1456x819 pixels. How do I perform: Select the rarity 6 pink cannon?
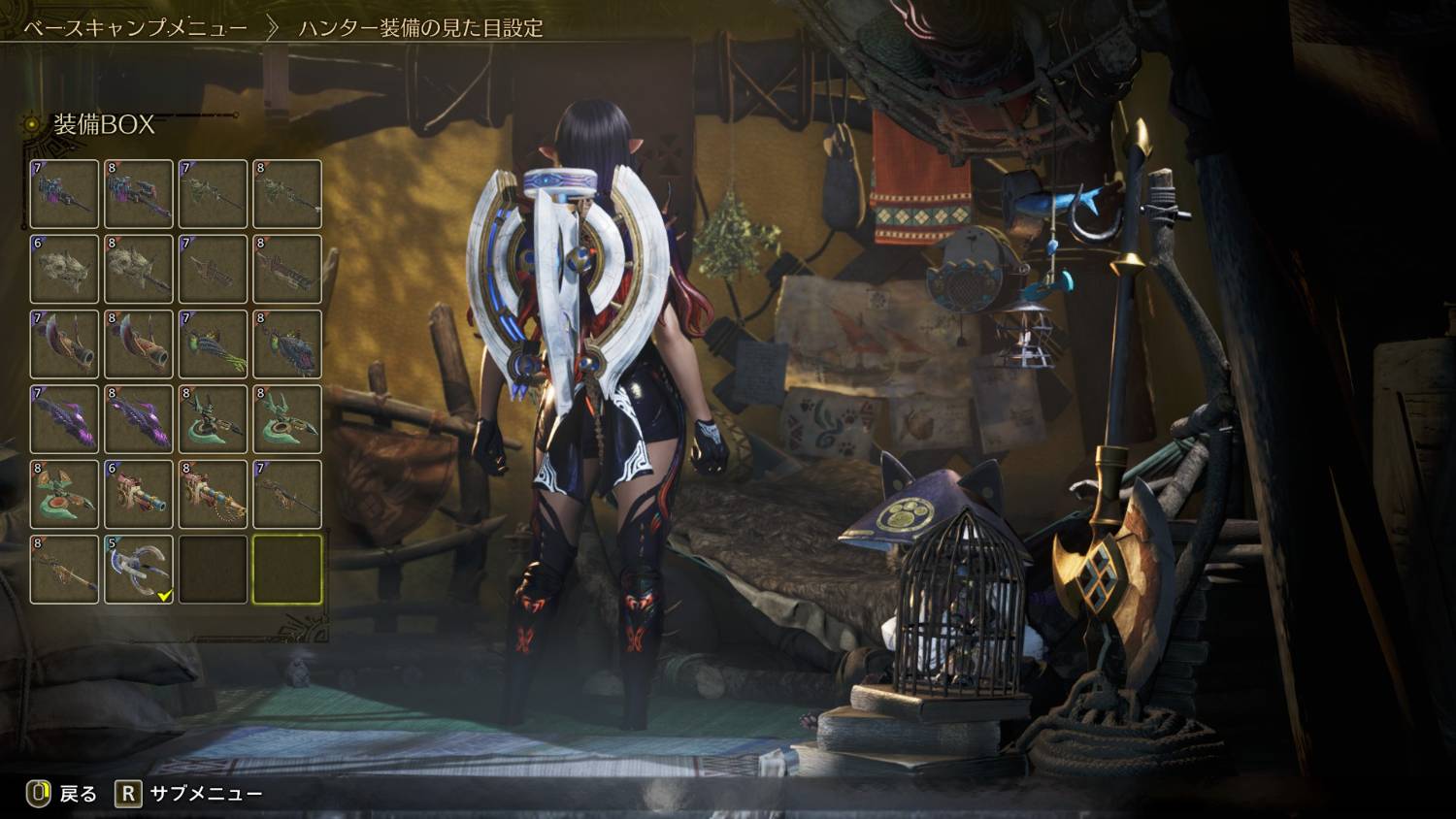point(139,494)
